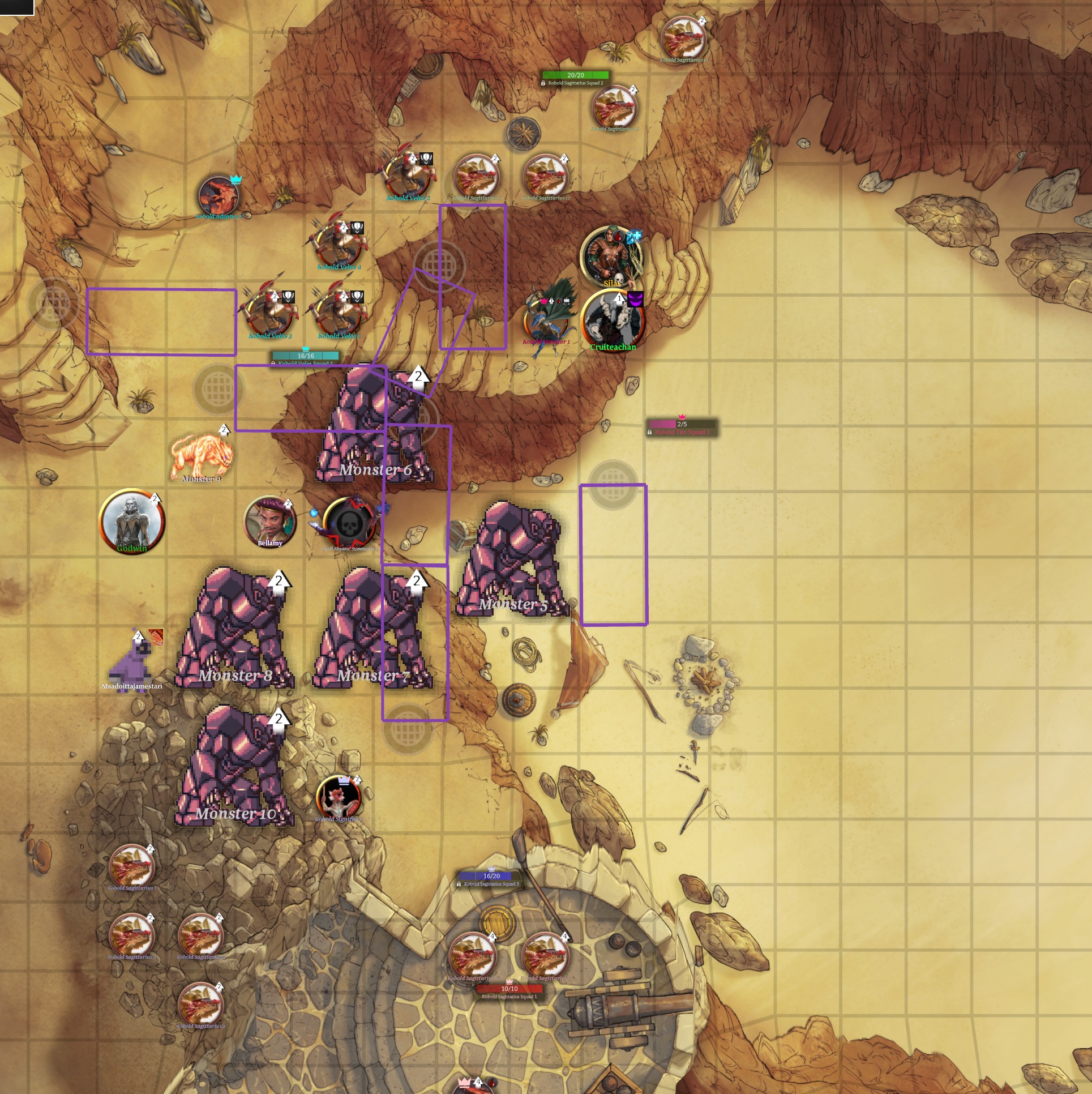Select the Kobold Adeptus token
Screen dimensions: 1092x1094
219,196
